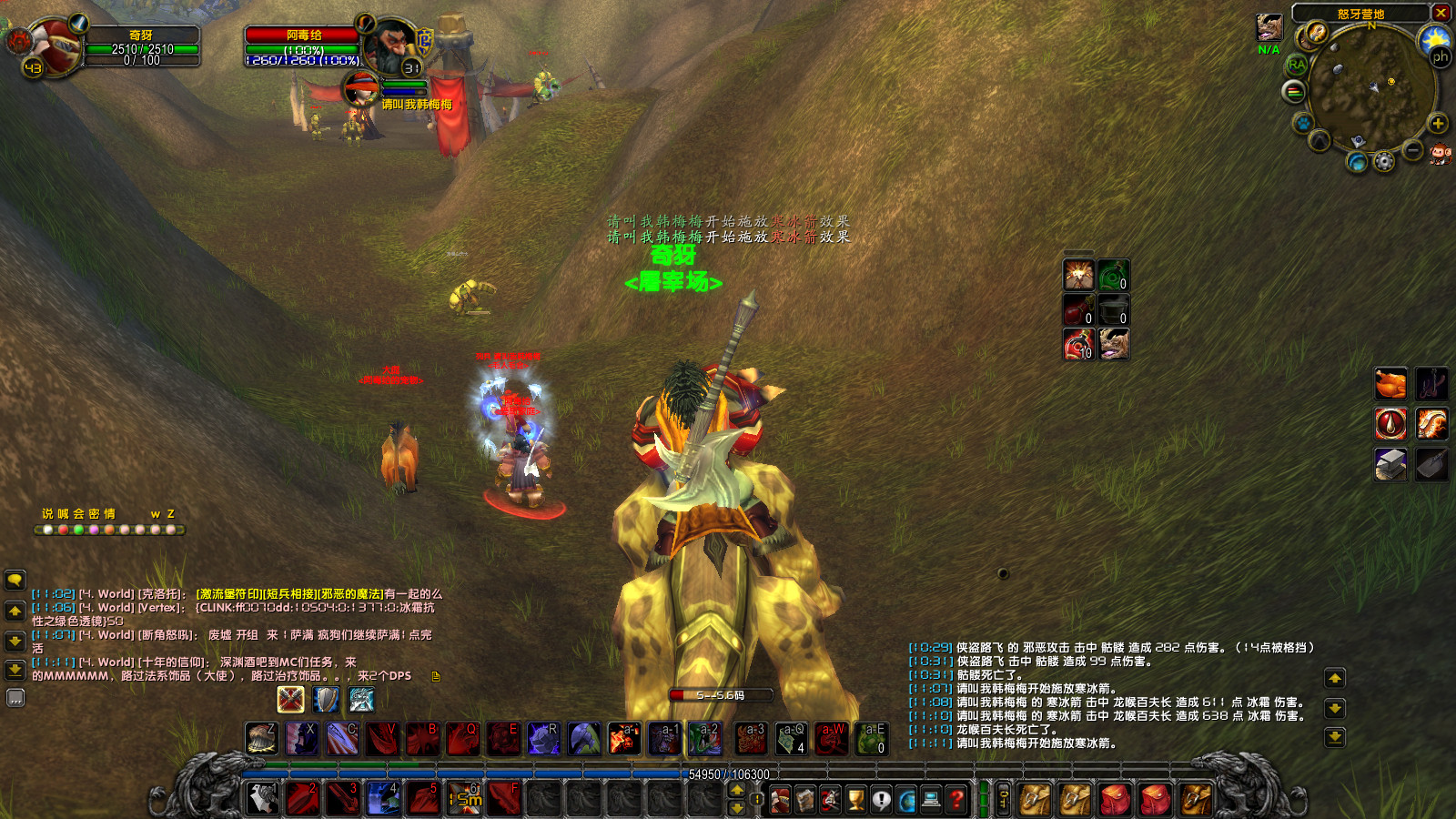
Task: Click the combat log scroll-down arrow
Action: pyautogui.click(x=1334, y=708)
